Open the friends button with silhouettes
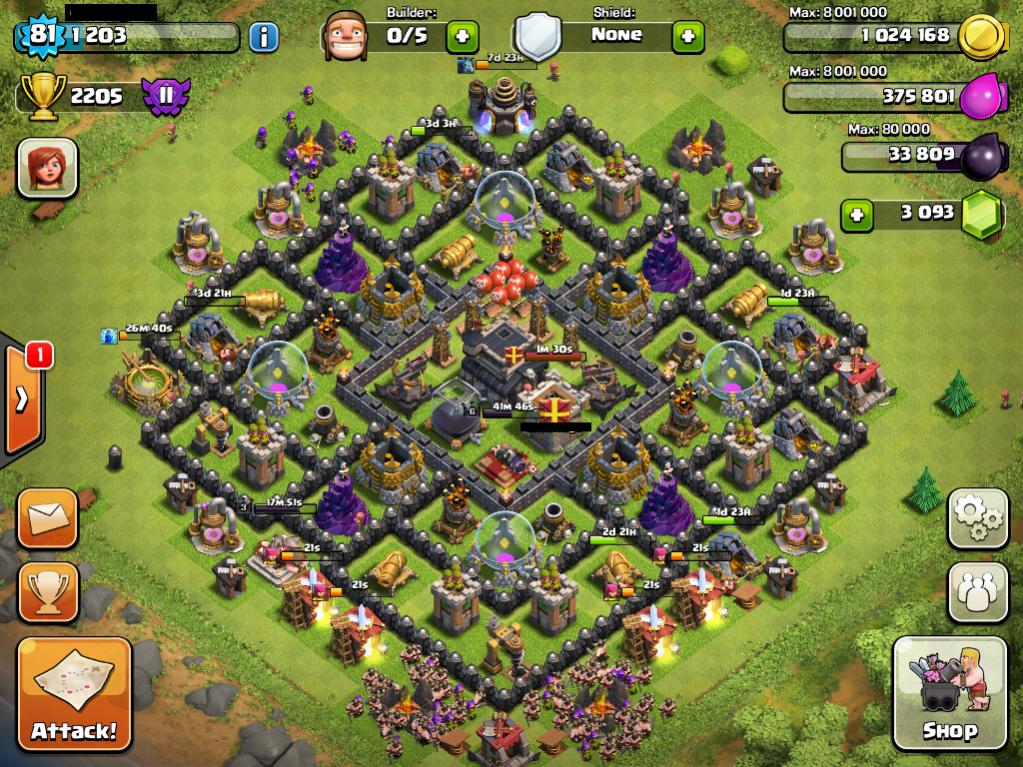This screenshot has height=767, width=1023. point(977,590)
